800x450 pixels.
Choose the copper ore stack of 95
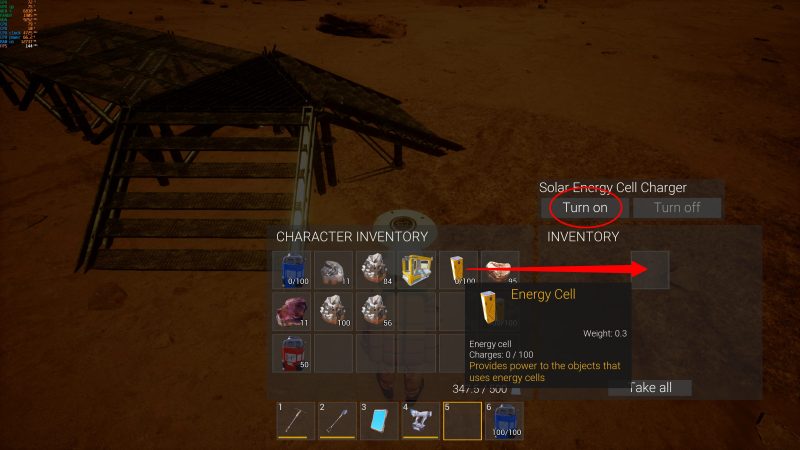point(499,270)
